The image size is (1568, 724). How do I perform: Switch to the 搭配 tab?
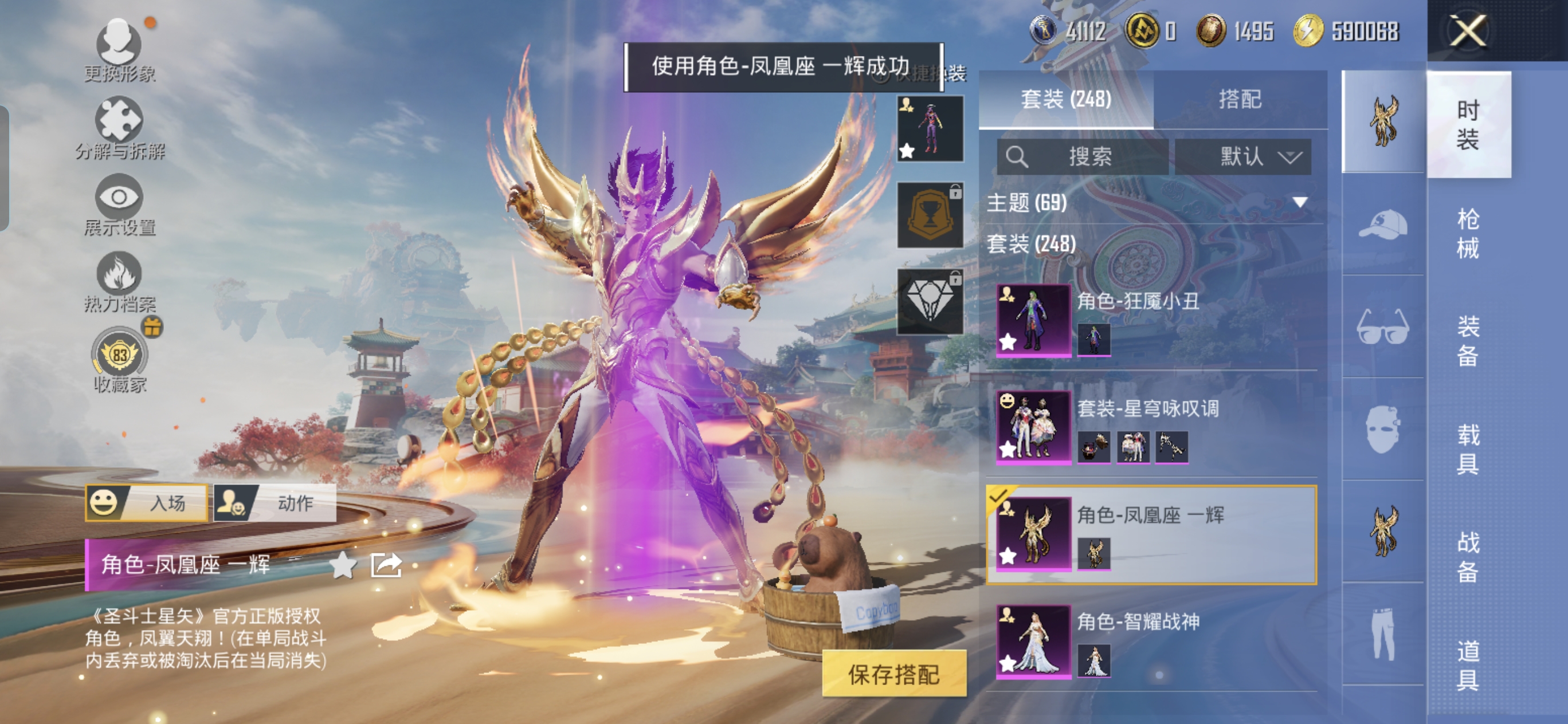(1240, 99)
